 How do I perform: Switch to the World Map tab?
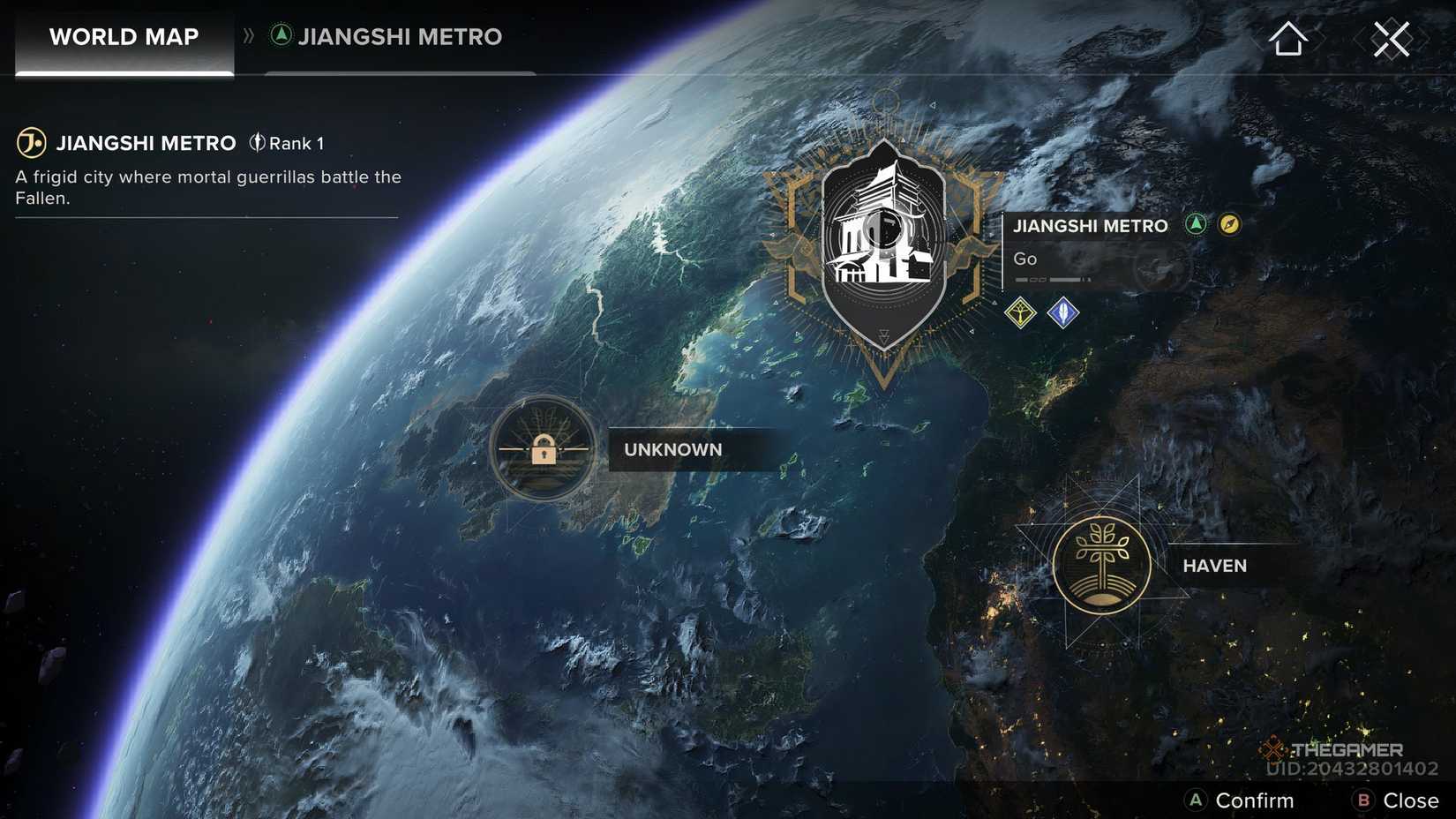123,37
